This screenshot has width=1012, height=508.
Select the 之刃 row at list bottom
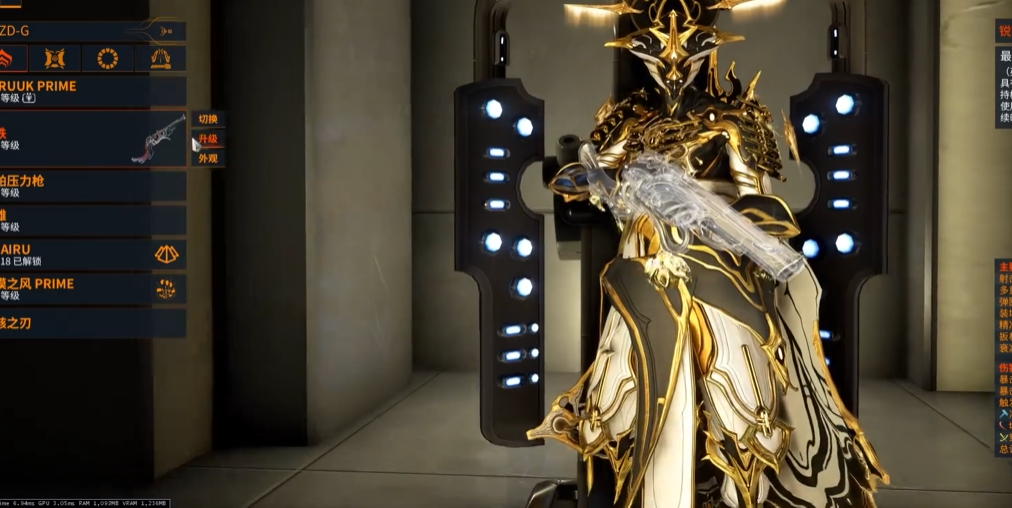click(90, 323)
